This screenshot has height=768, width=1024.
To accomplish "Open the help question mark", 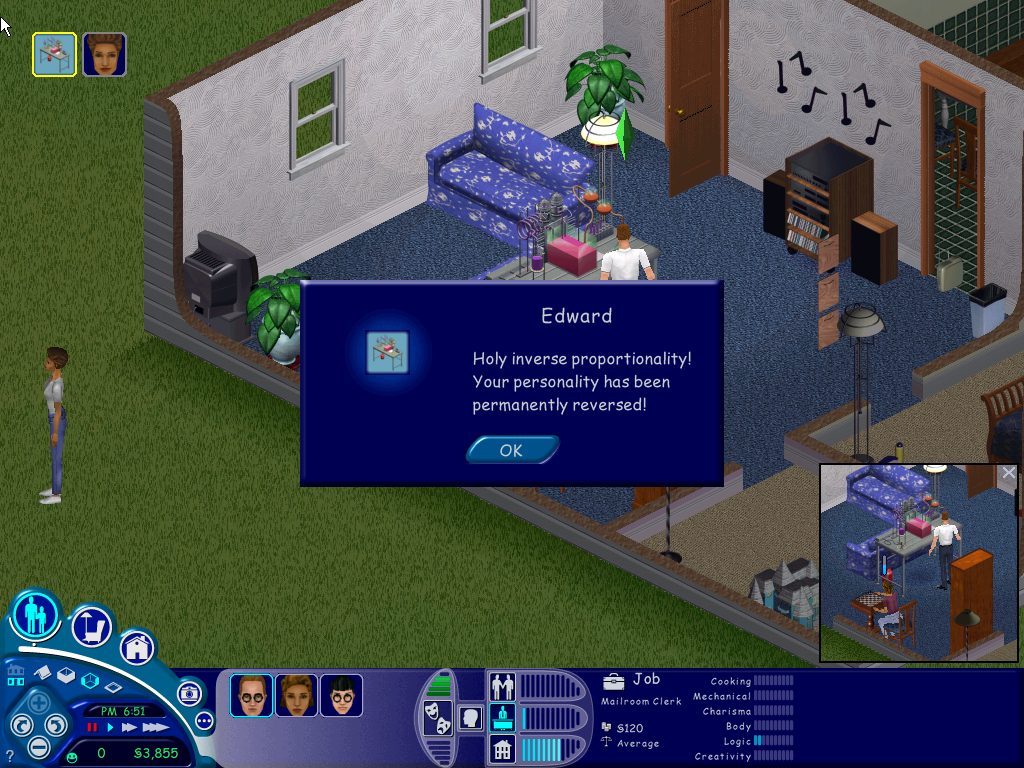I will tap(10, 755).
